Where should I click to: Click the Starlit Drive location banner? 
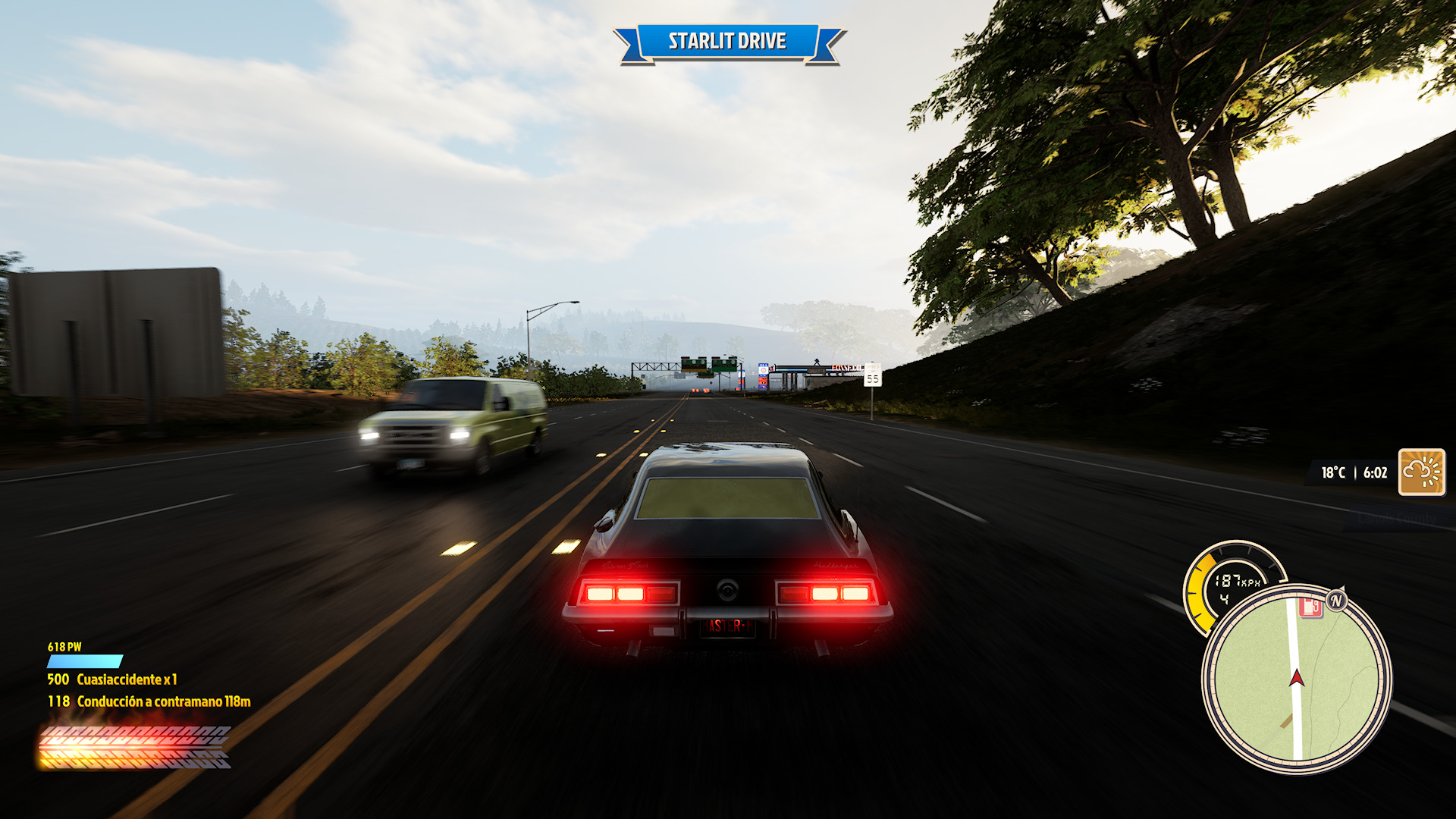727,42
